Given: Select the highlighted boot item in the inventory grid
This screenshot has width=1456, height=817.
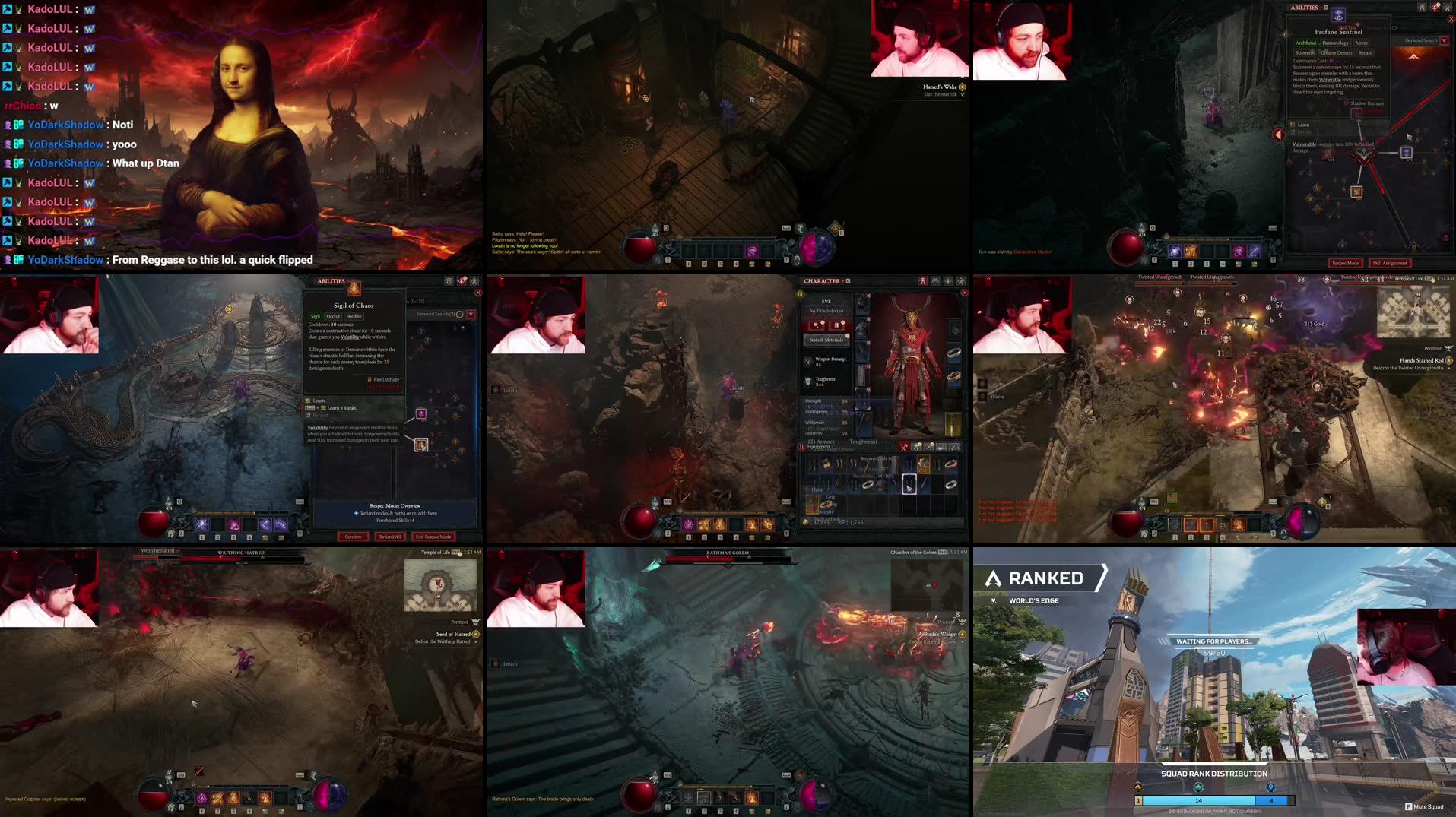Looking at the screenshot, I should click(909, 485).
